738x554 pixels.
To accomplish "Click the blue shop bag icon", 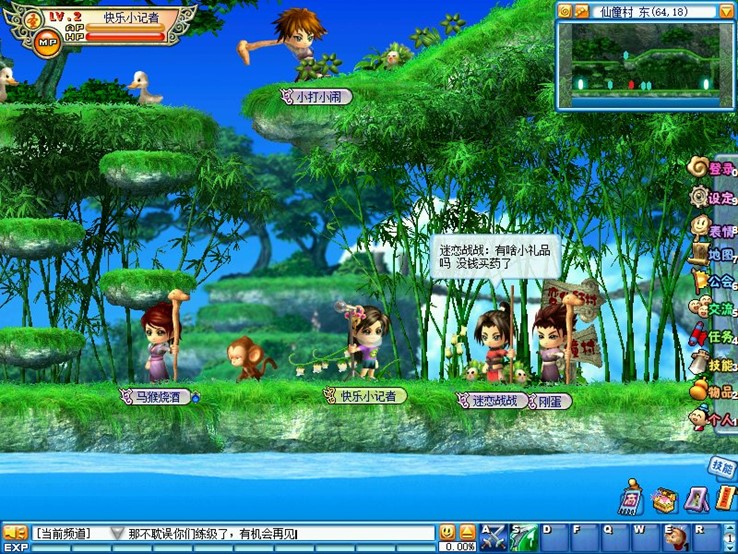I will click(x=630, y=498).
